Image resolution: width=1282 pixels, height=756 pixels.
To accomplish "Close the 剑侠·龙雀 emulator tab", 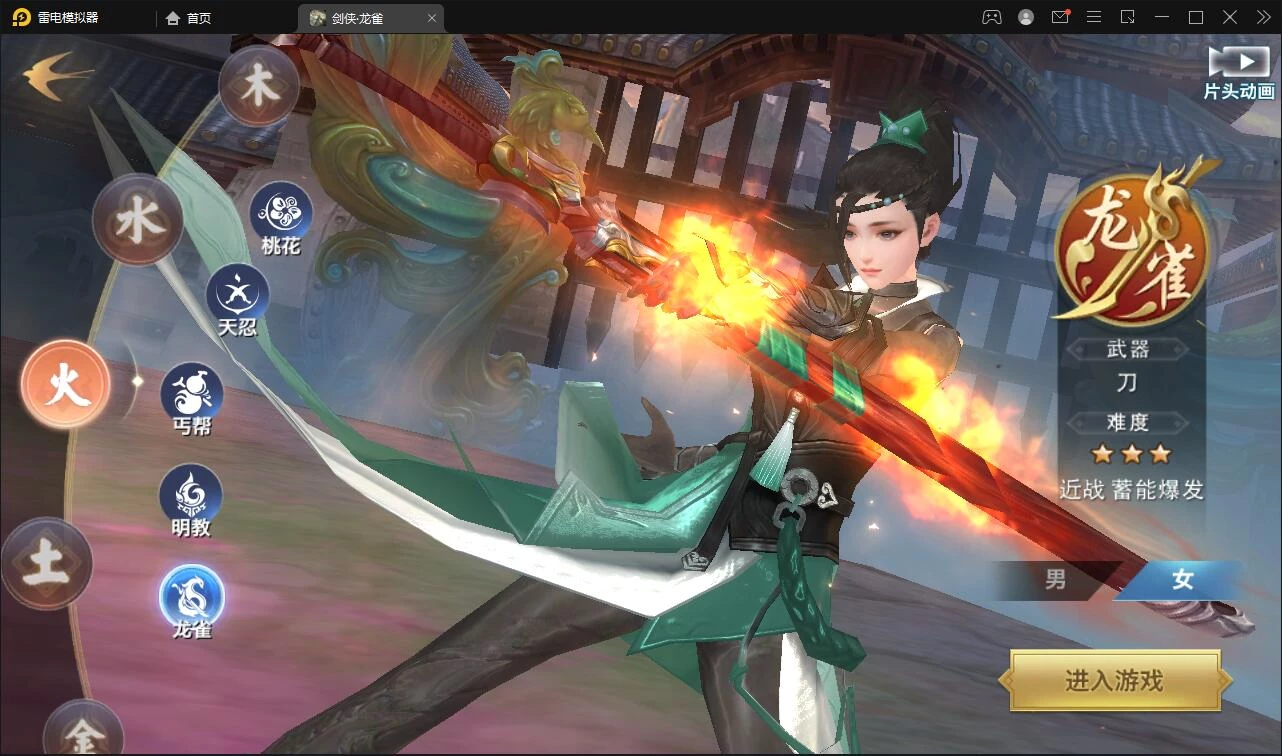I will (431, 18).
